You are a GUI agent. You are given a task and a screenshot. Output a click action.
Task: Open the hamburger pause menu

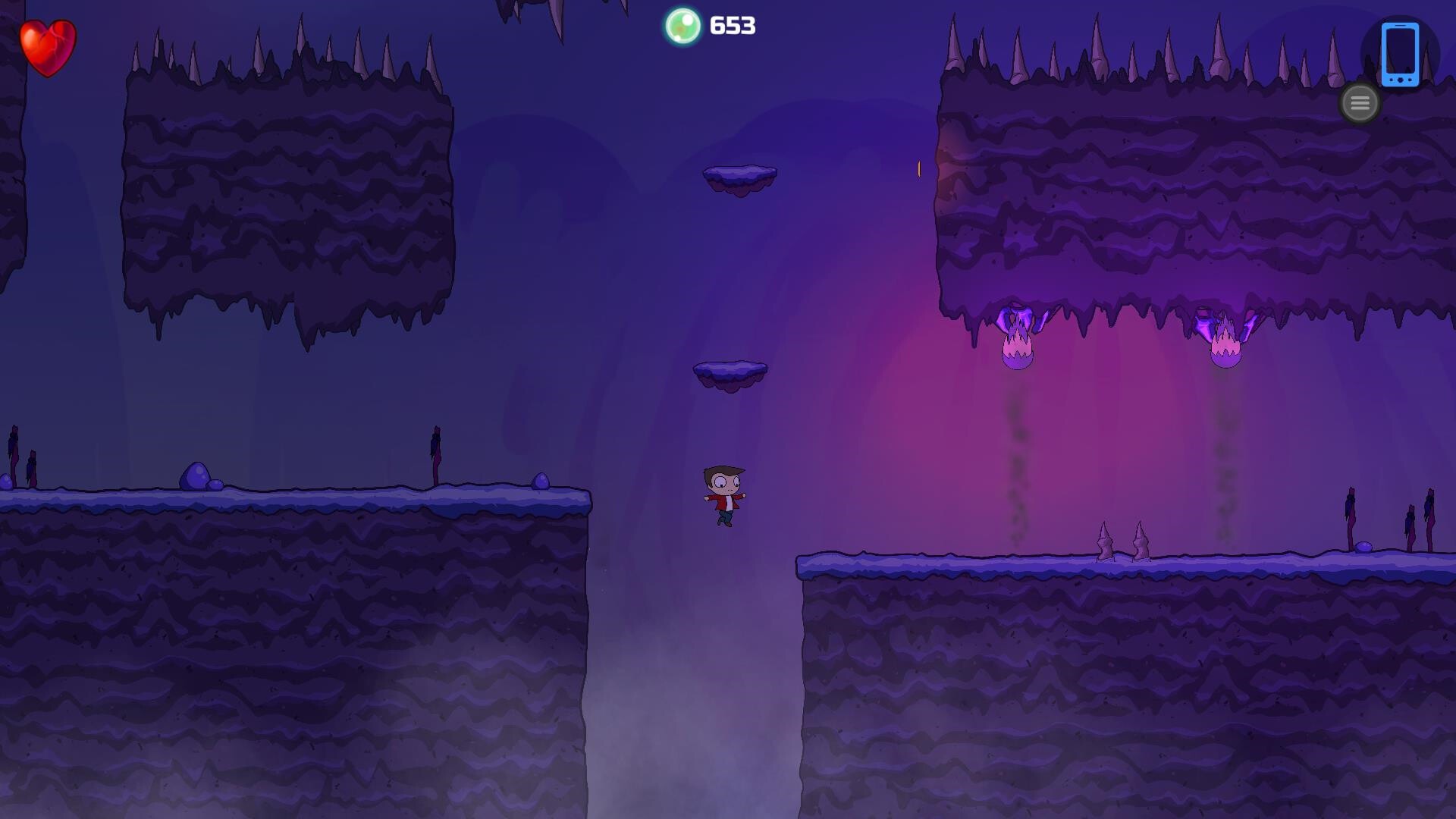[x=1359, y=103]
